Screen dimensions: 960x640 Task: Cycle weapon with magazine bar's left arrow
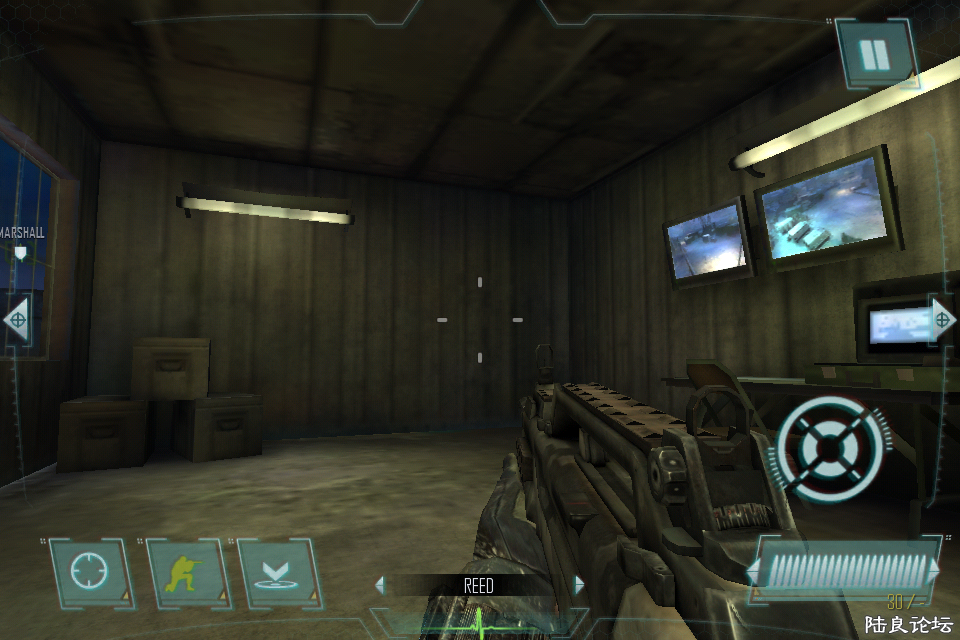tap(753, 572)
